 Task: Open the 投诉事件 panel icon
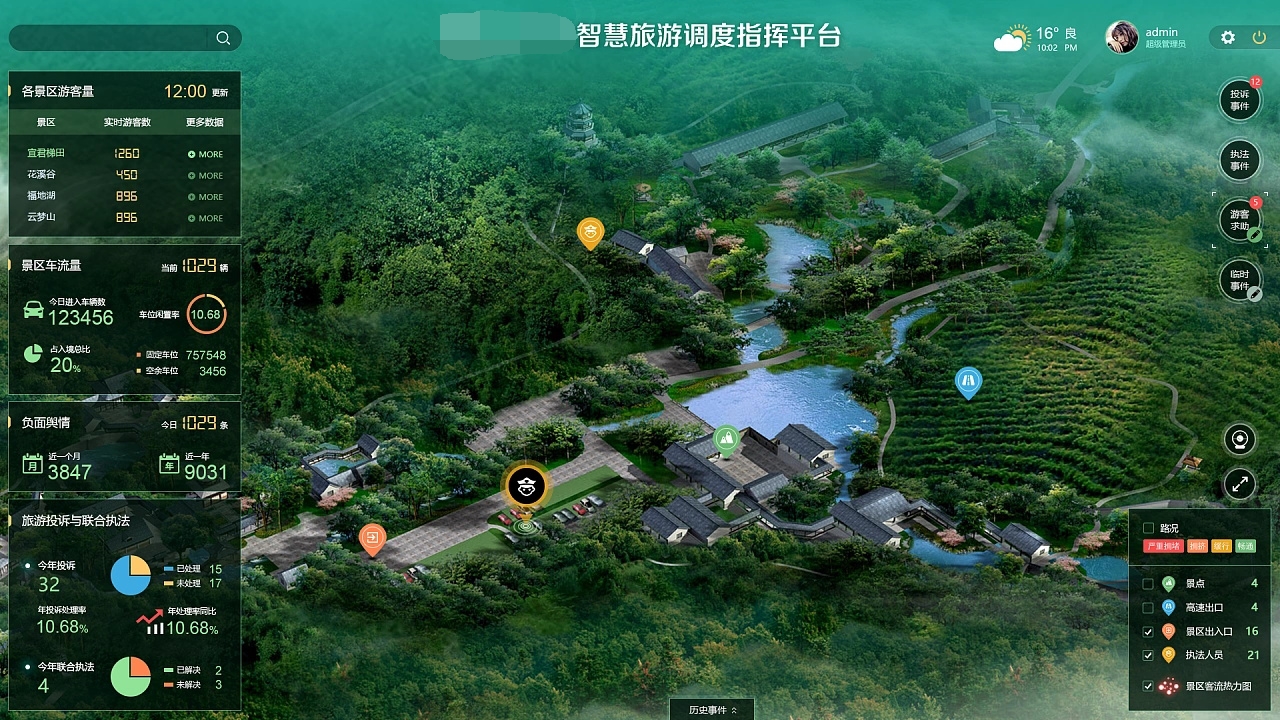pos(1240,100)
